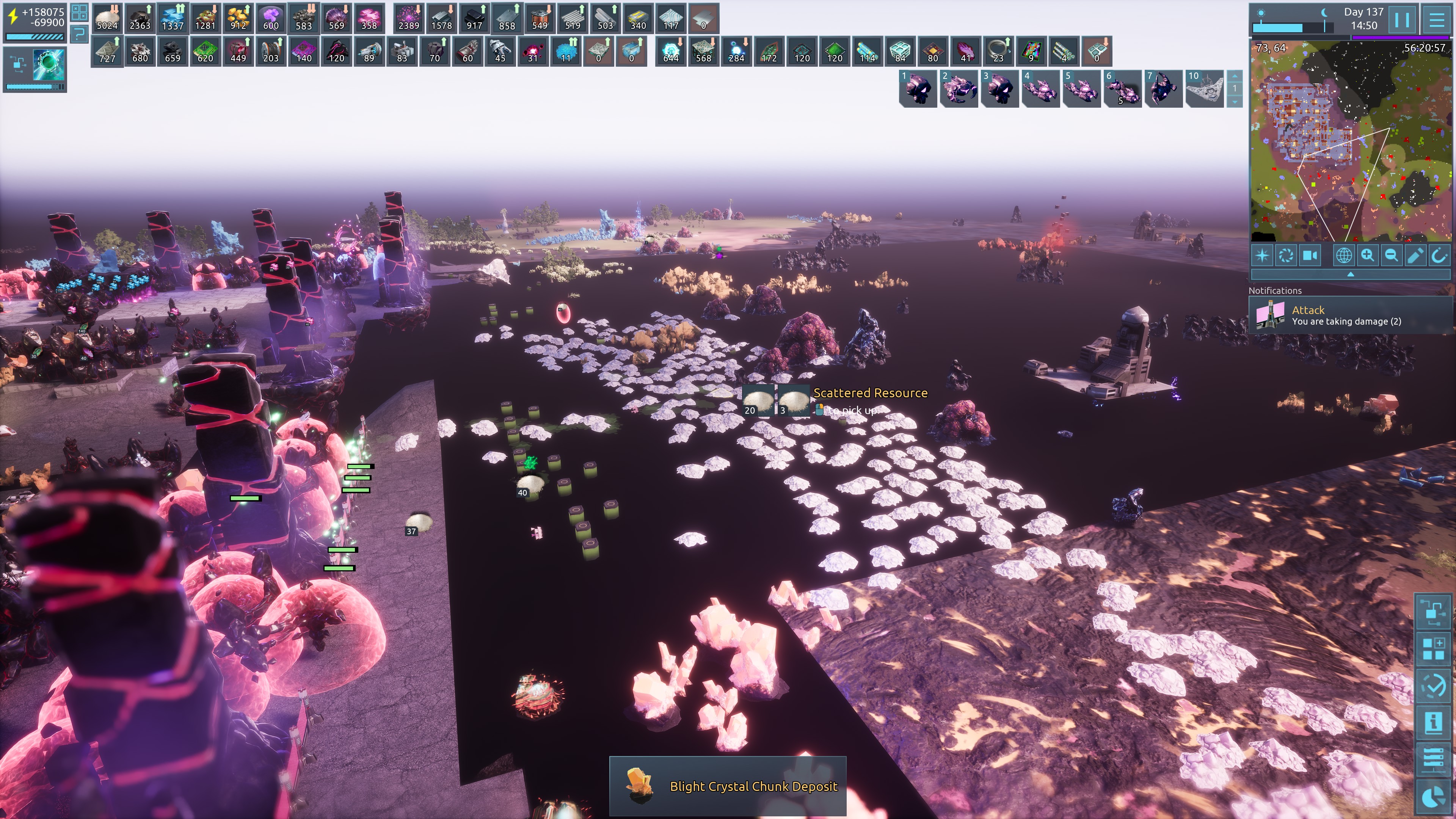
Task: Activate the pencil draw tool under the minimap
Action: click(1415, 256)
